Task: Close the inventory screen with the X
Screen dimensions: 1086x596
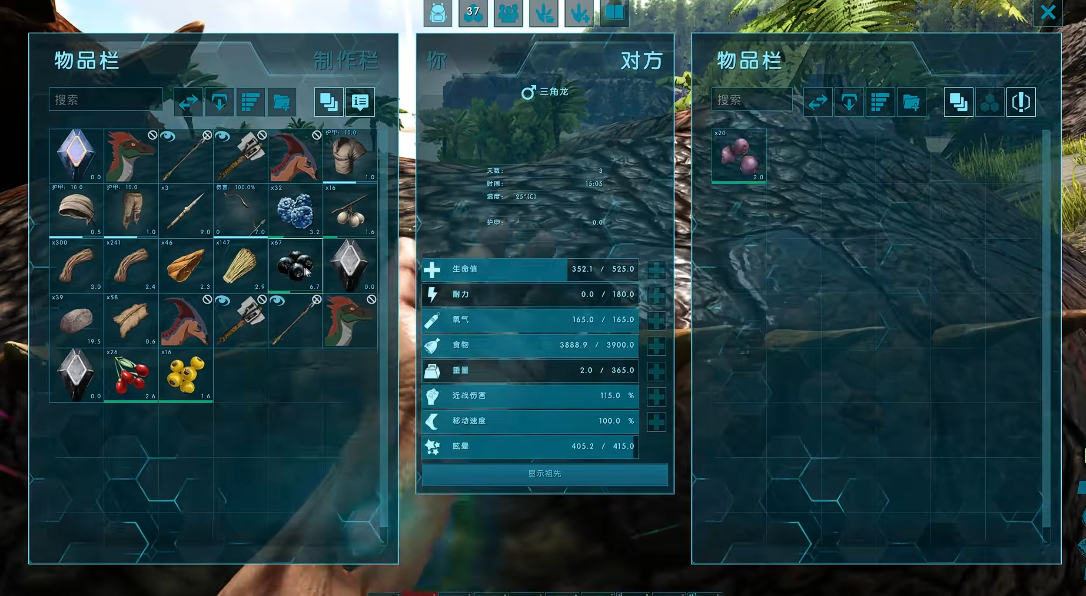Action: pyautogui.click(x=1047, y=12)
